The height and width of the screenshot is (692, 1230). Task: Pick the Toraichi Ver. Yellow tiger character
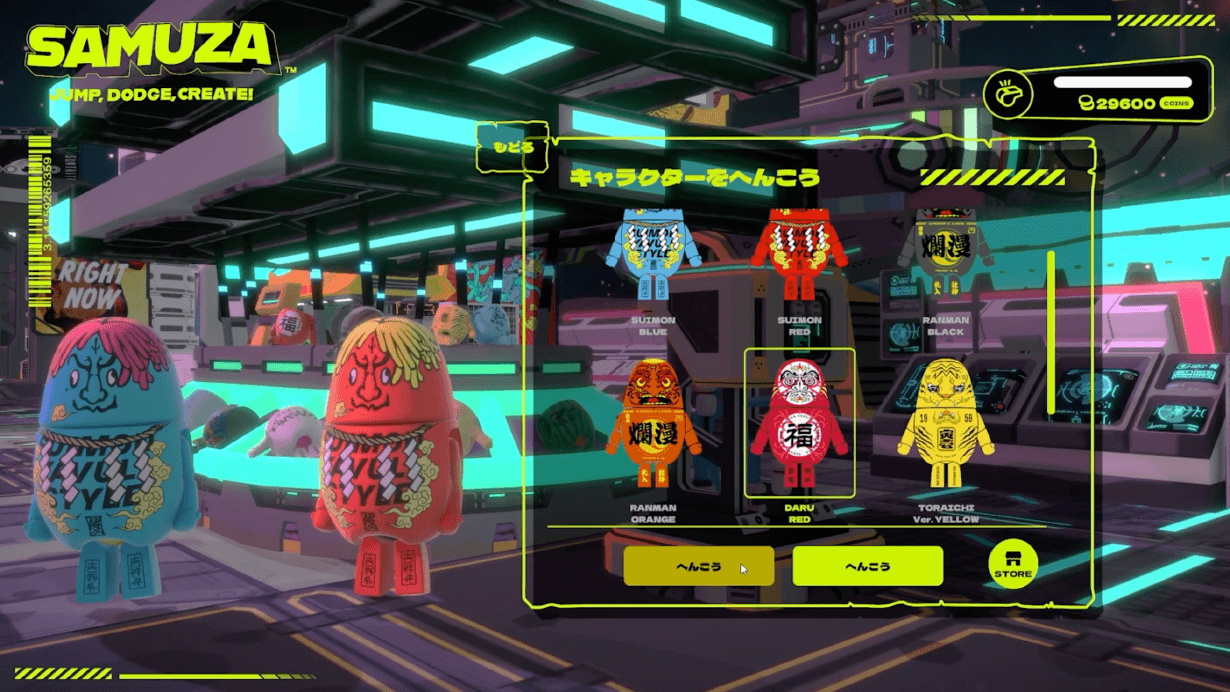click(x=946, y=423)
